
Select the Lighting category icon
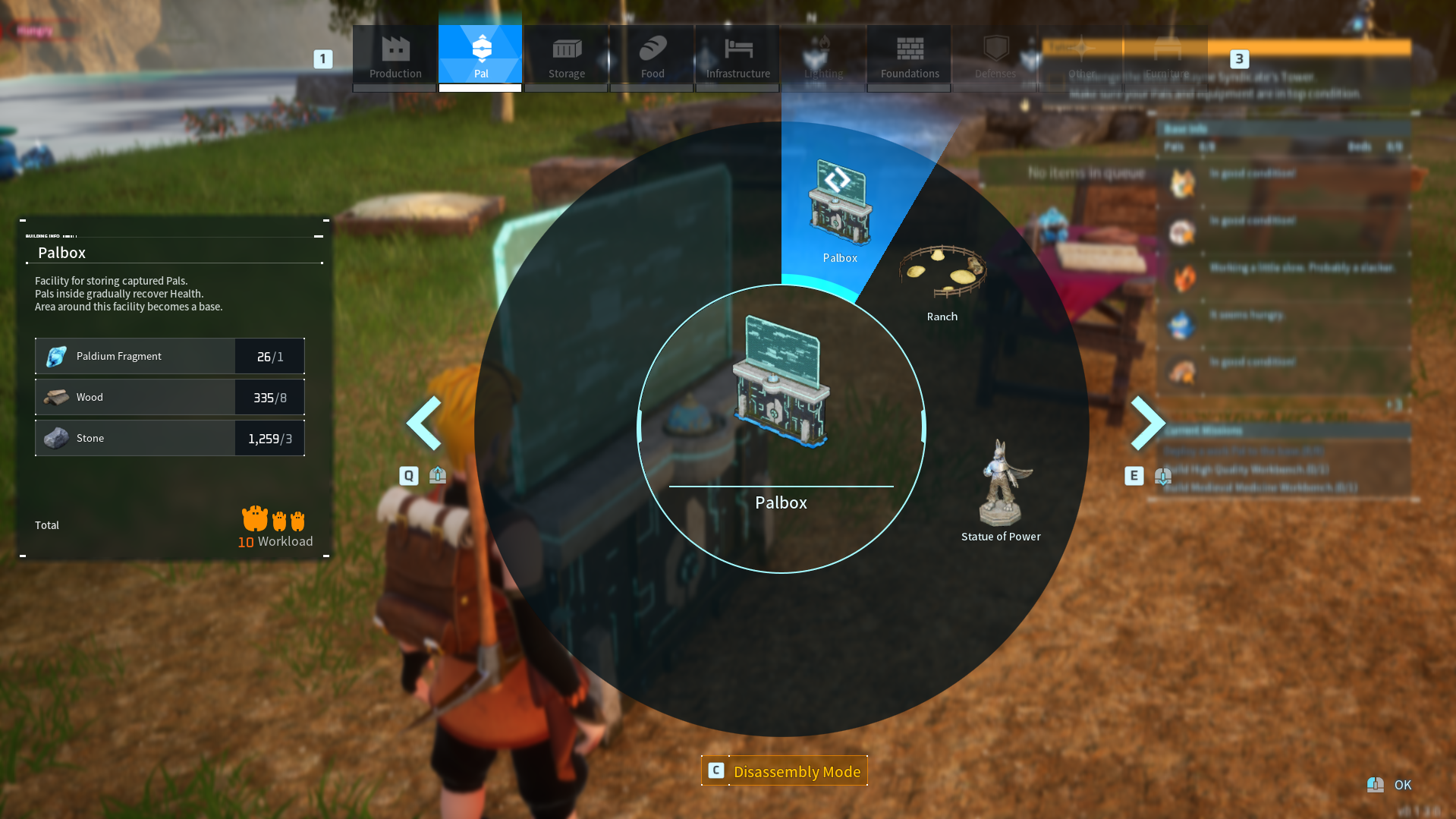pyautogui.click(x=823, y=53)
